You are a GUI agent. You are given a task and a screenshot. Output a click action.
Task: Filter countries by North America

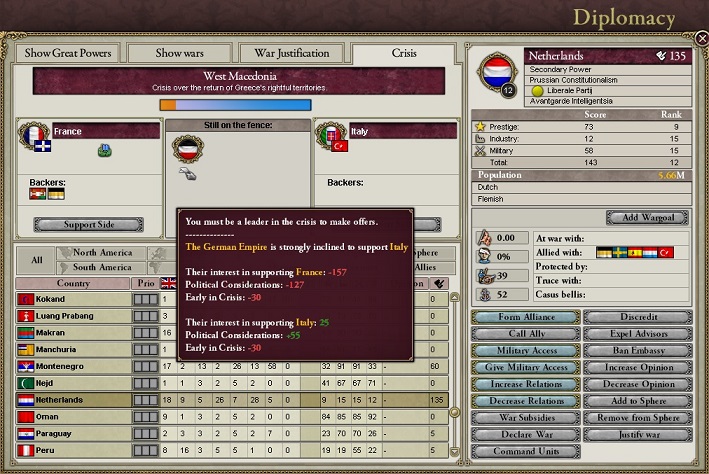(103, 253)
